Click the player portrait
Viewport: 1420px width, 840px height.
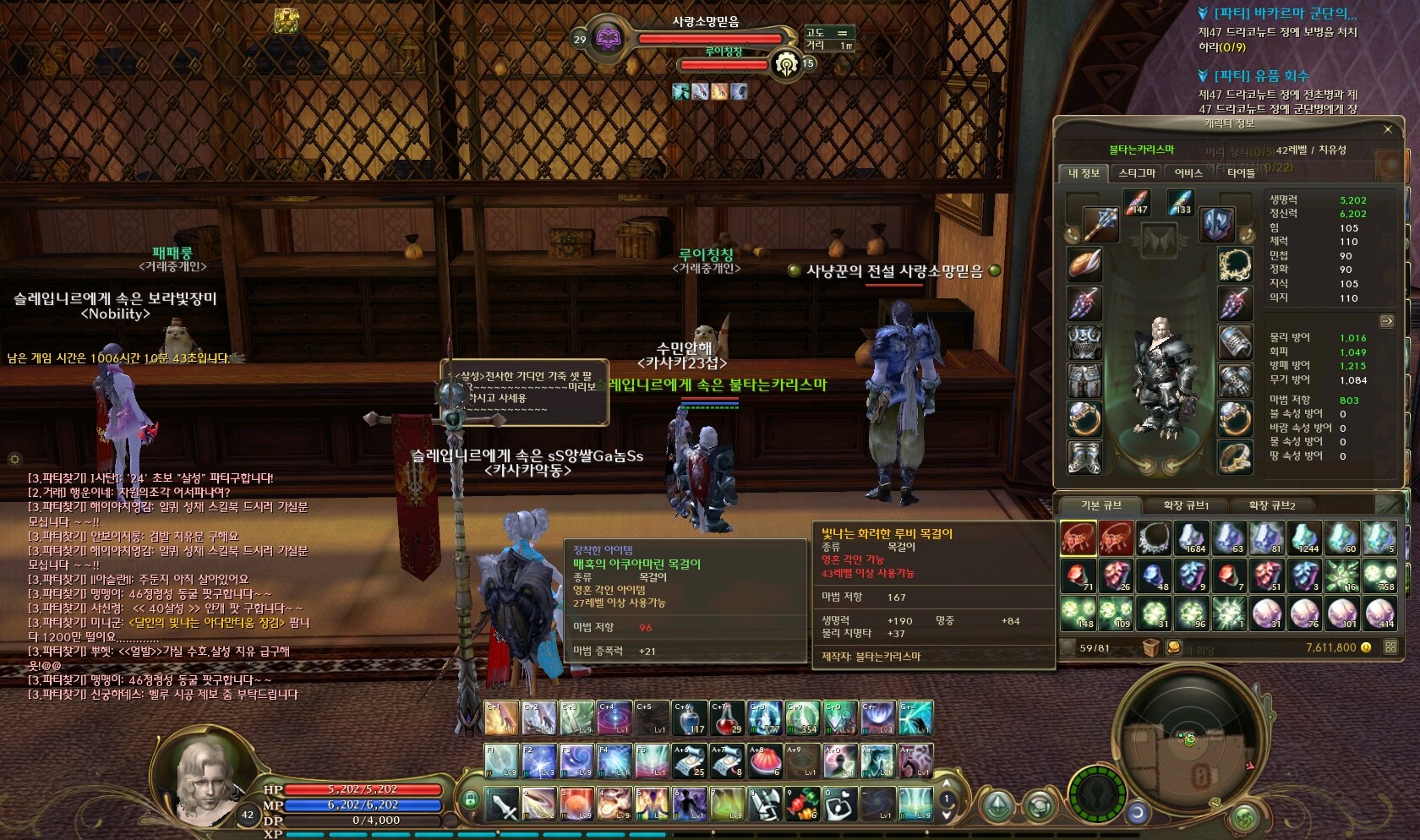(x=205, y=782)
